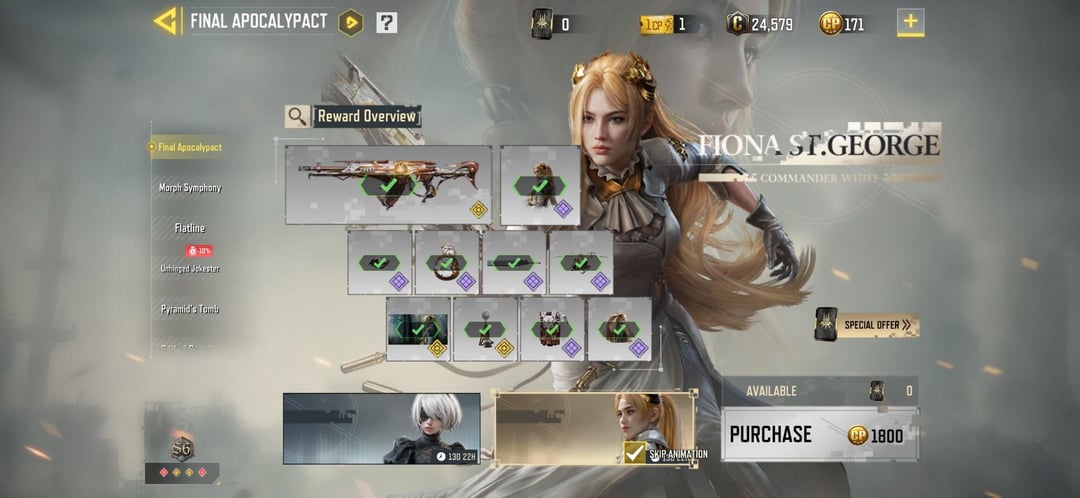
Task: Open the Special Offer
Action: pos(867,325)
